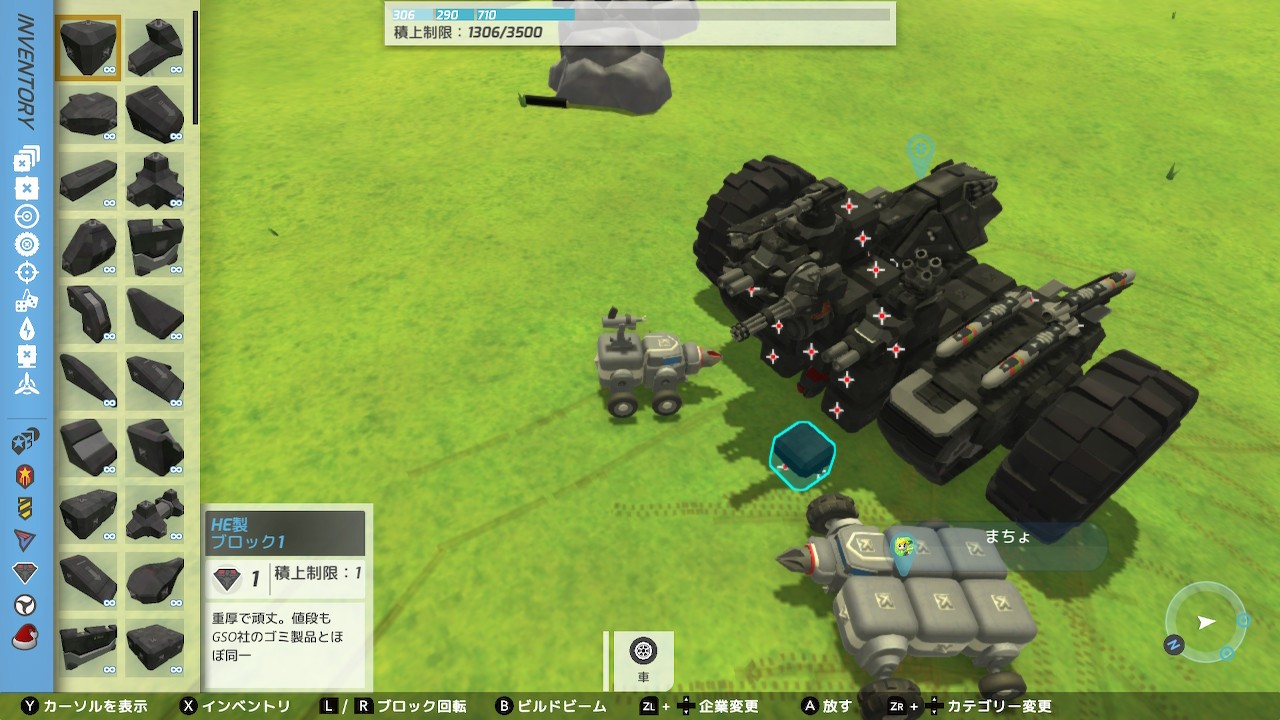Choose the lightning bolt power category
Viewport: 1280px width, 720px height.
[27, 328]
